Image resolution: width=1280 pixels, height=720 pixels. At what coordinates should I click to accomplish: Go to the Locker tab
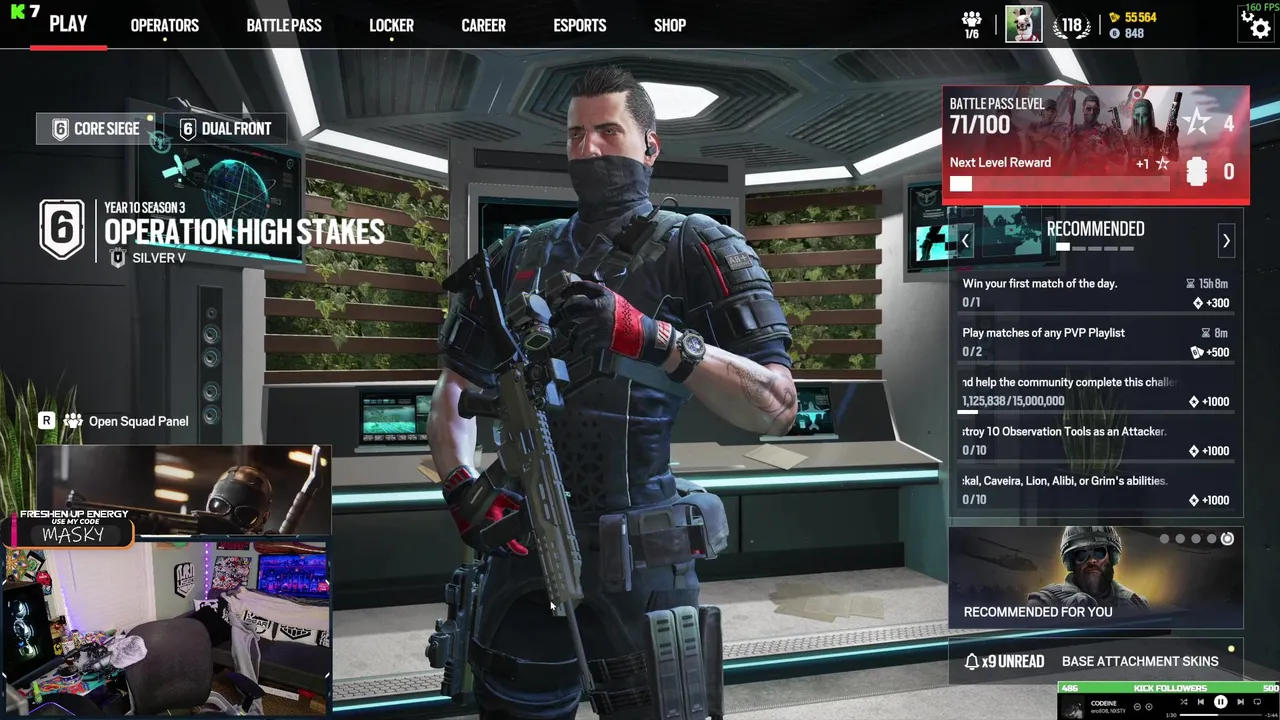point(391,25)
